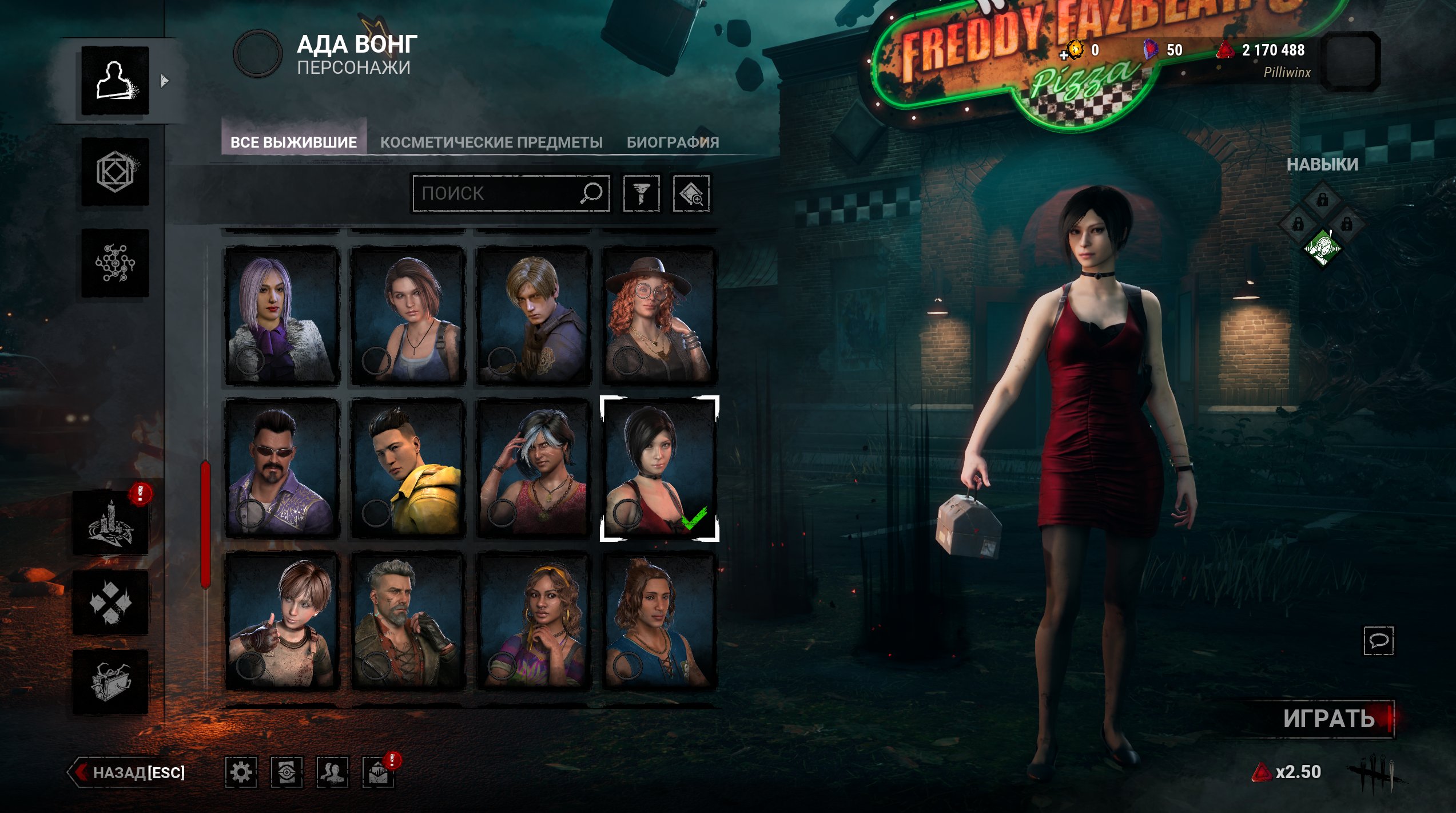Select the lavender-haired survivor in fur coat
This screenshot has width=1456, height=813.
coord(282,315)
